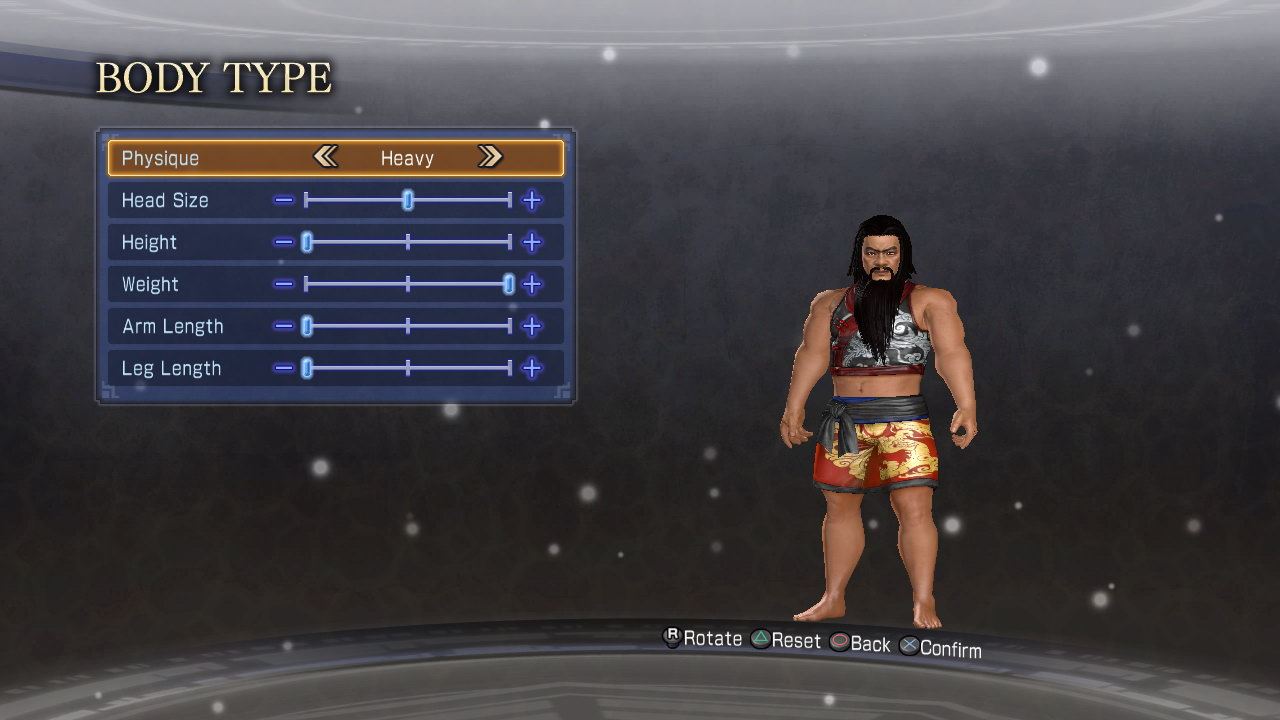This screenshot has width=1280, height=720.
Task: Increase Height with plus button
Action: 532,242
